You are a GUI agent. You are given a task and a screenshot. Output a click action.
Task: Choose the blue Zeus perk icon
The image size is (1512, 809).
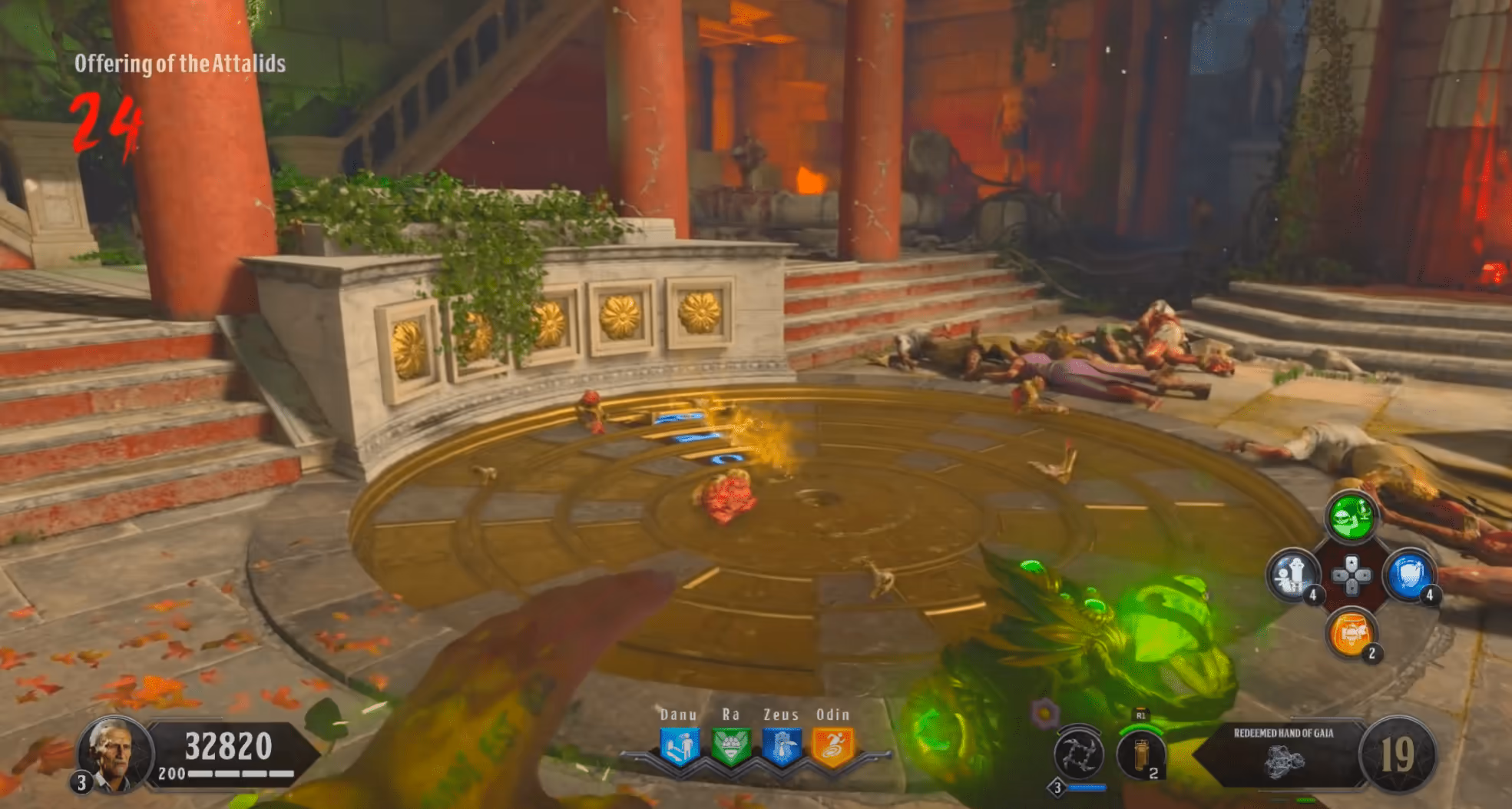782,747
